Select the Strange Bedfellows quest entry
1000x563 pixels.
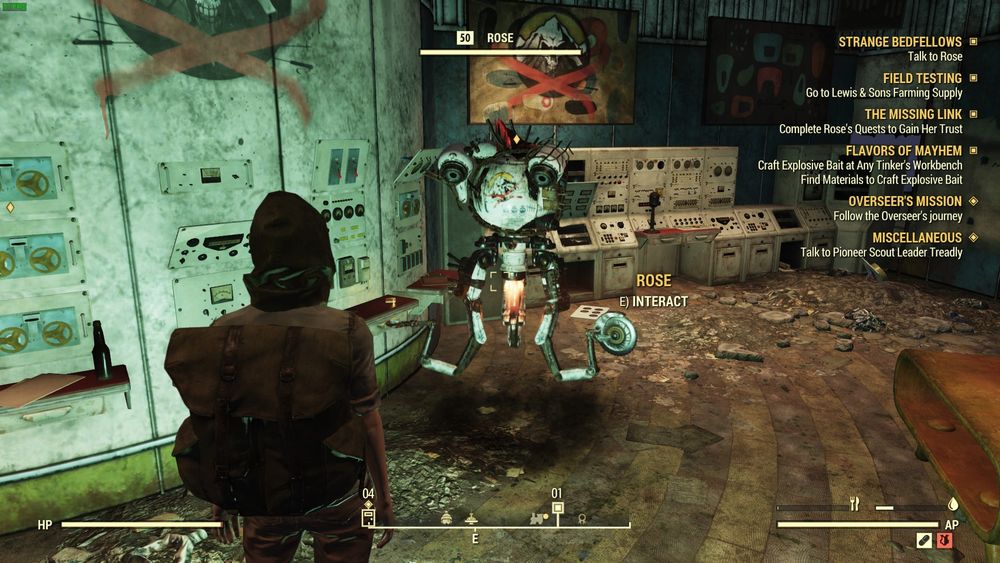pyautogui.click(x=900, y=42)
